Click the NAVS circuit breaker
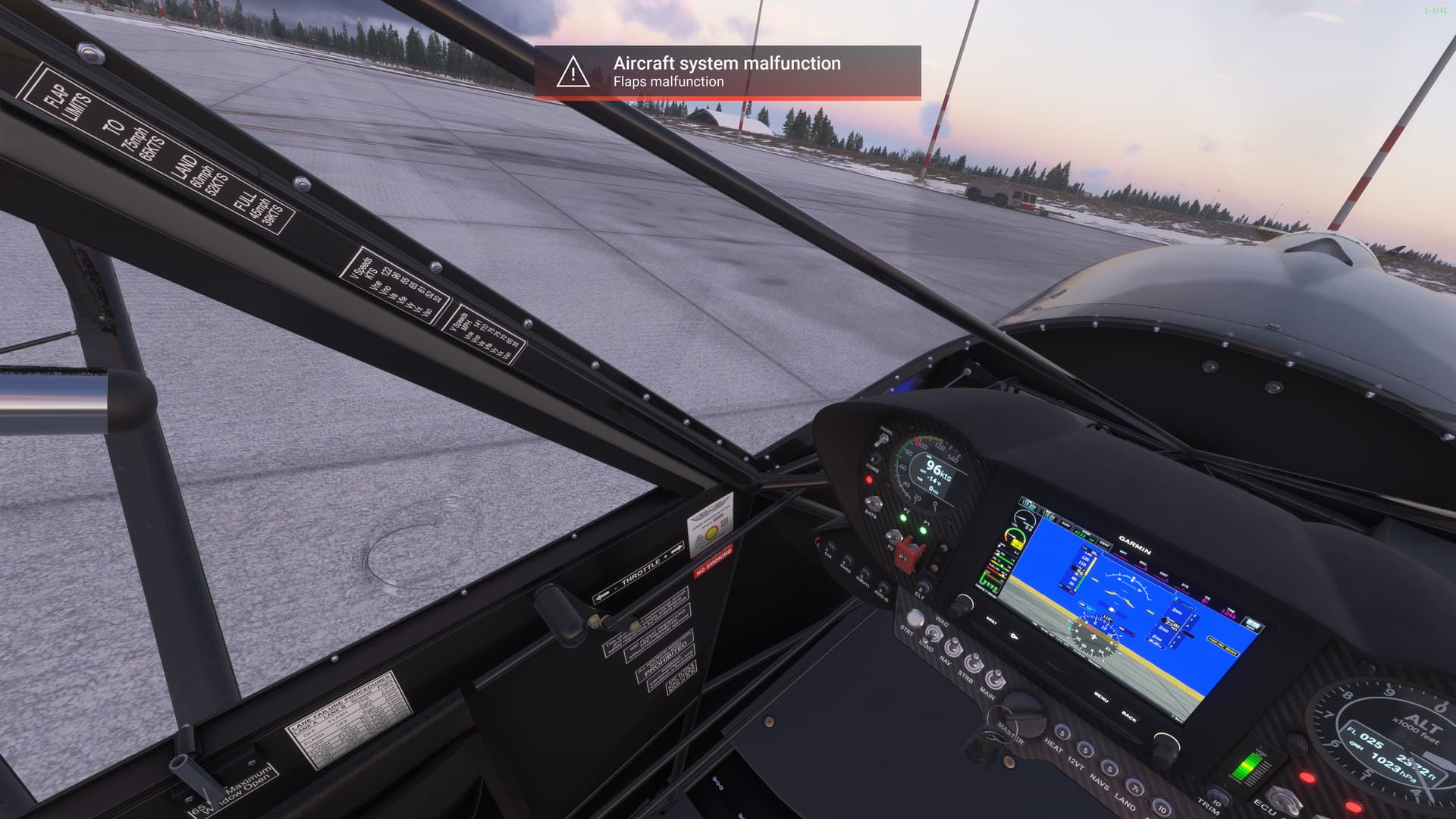Image resolution: width=1456 pixels, height=819 pixels. tap(1109, 767)
